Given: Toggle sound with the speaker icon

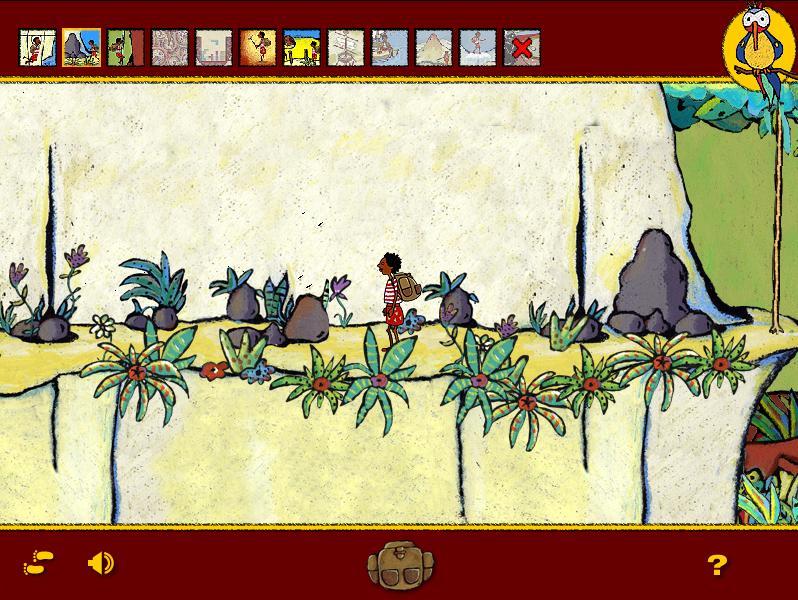Looking at the screenshot, I should 100,564.
